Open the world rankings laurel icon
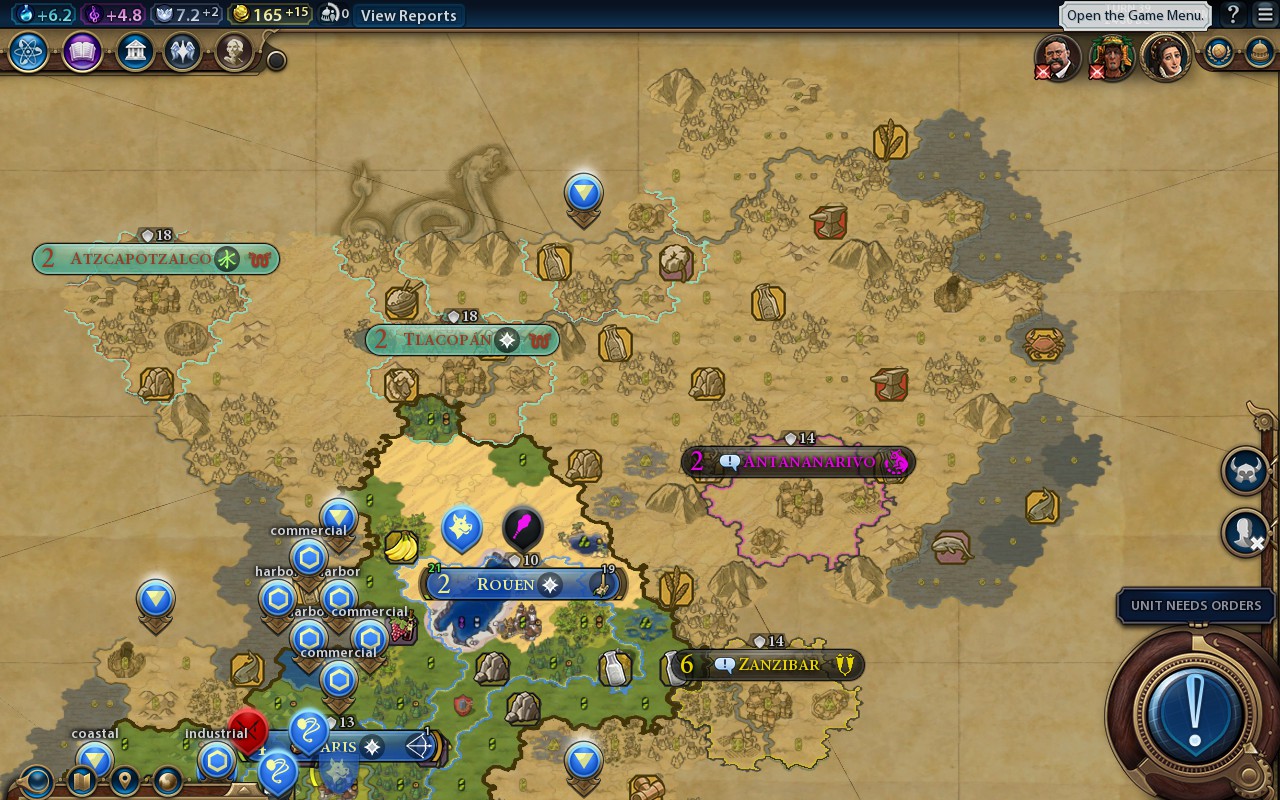The height and width of the screenshot is (800, 1280). tap(1218, 52)
